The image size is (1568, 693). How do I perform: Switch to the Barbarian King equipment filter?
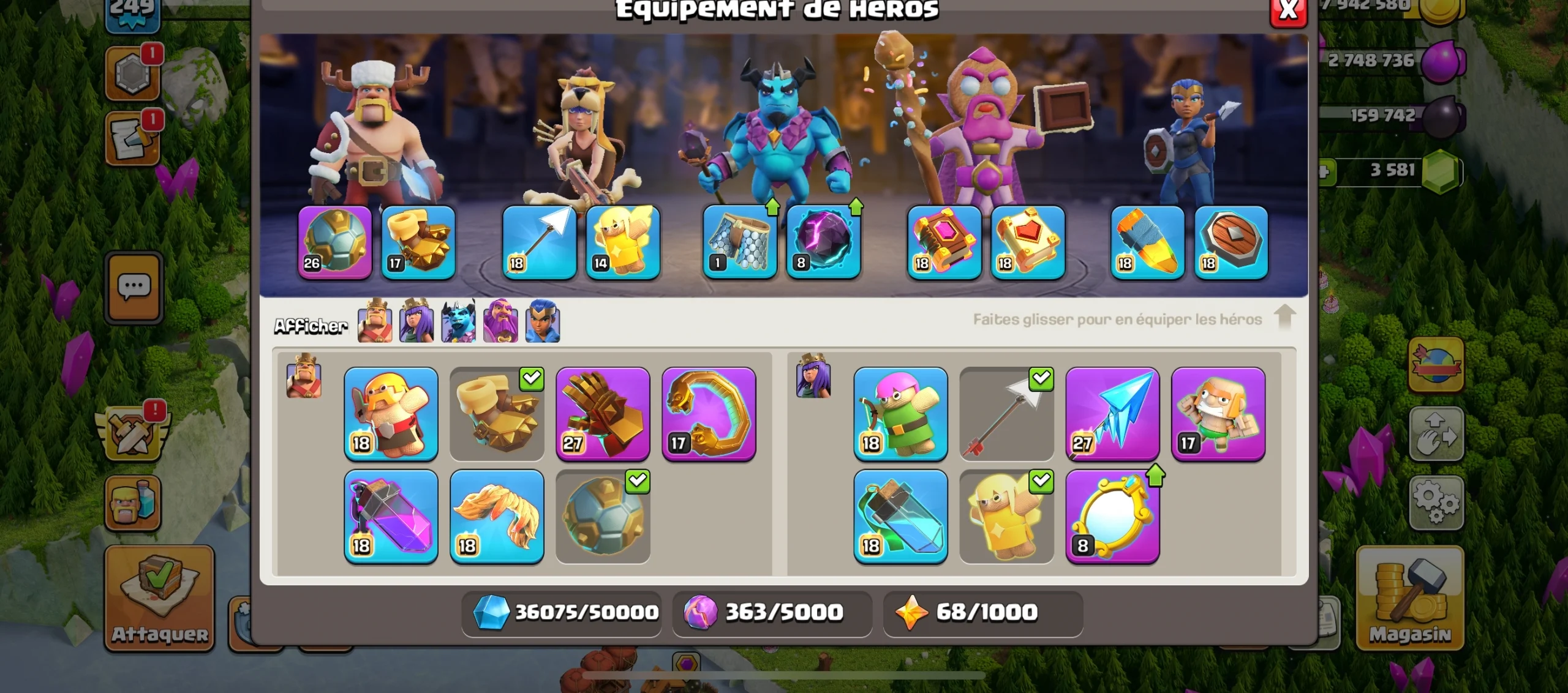pos(375,323)
